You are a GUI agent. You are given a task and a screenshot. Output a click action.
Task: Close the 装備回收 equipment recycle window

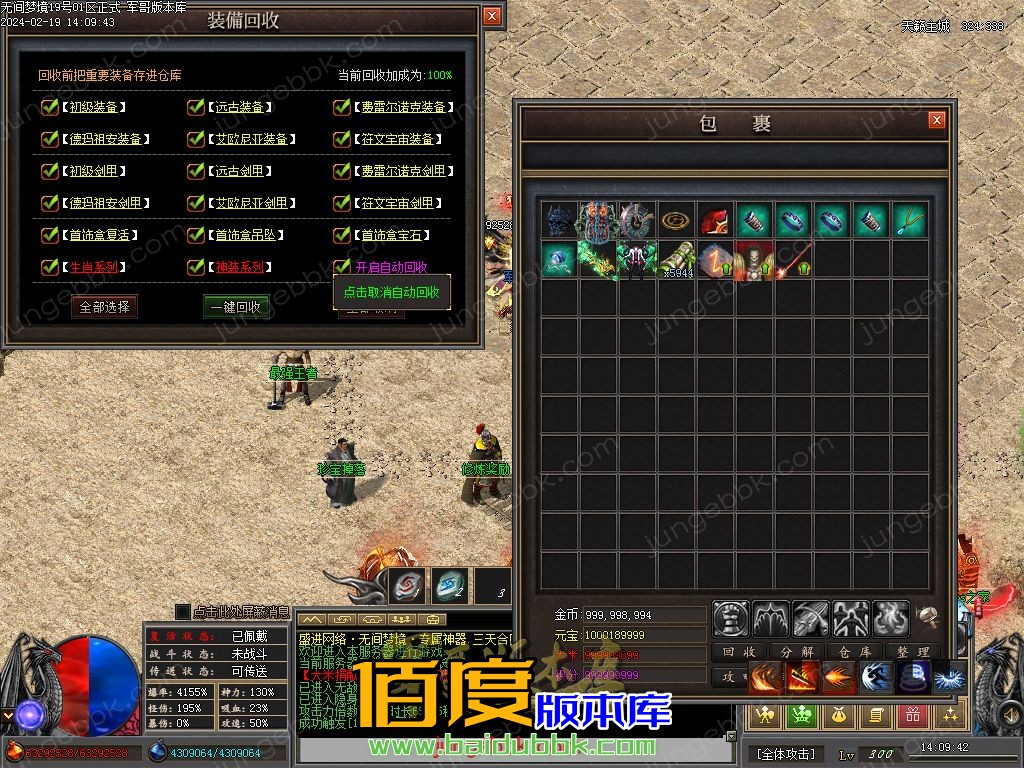491,16
